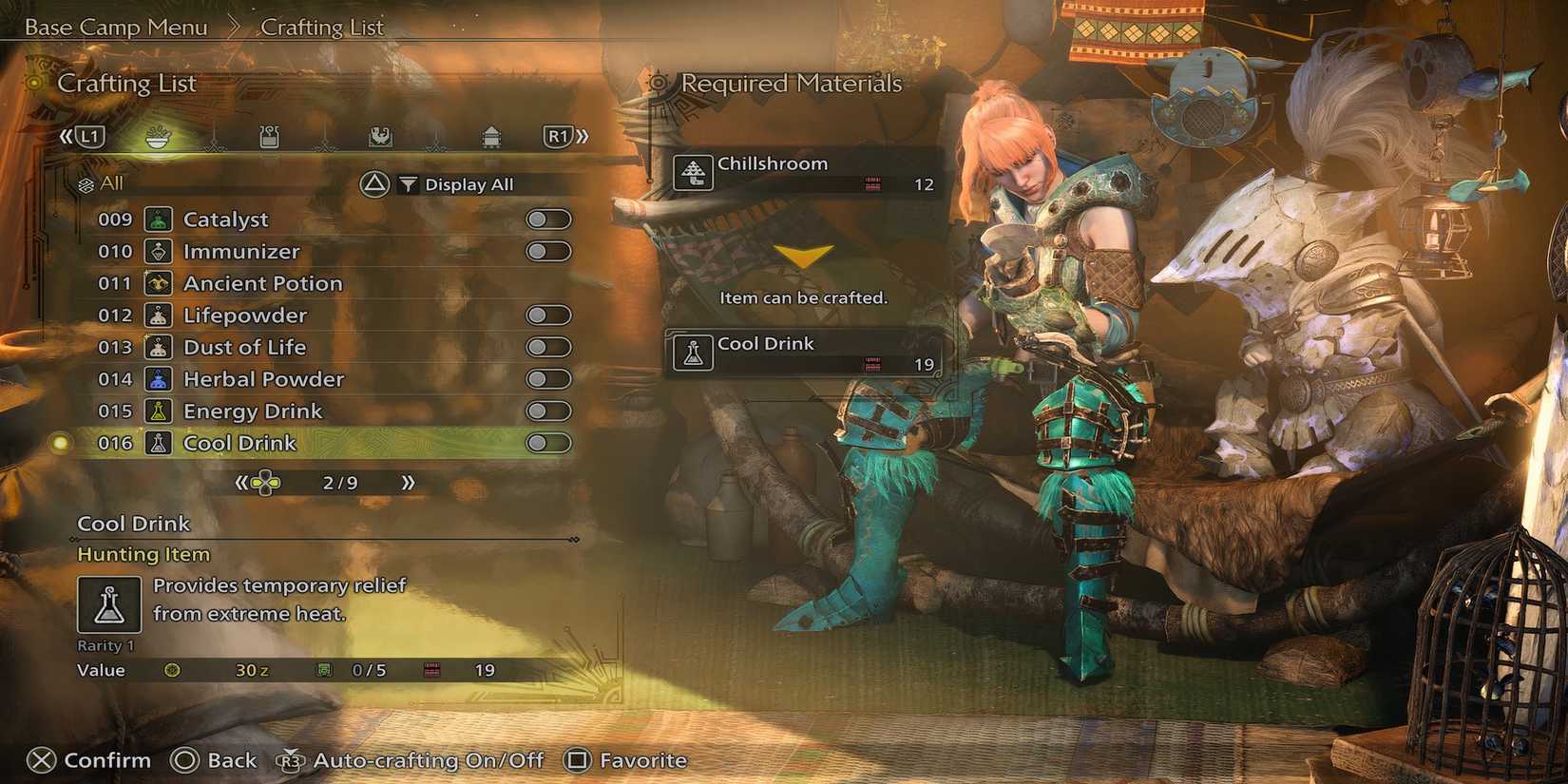This screenshot has width=1568, height=784.
Task: Click the Ancient Potion item icon
Action: click(x=157, y=282)
